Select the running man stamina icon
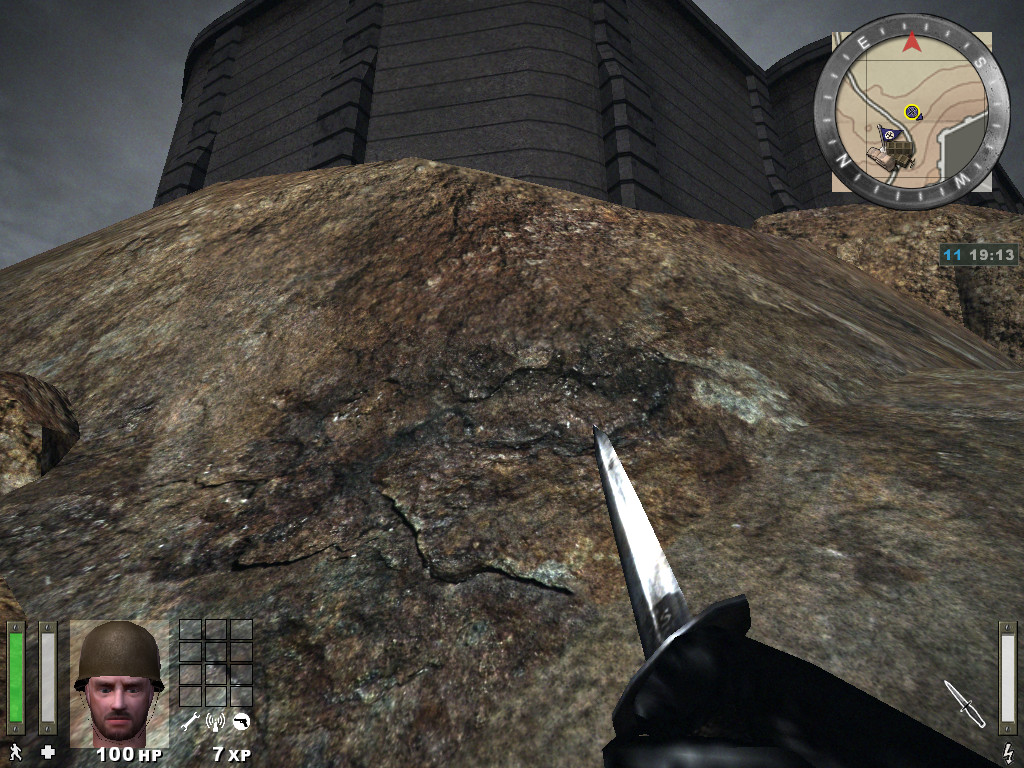This screenshot has width=1024, height=768. [x=16, y=751]
